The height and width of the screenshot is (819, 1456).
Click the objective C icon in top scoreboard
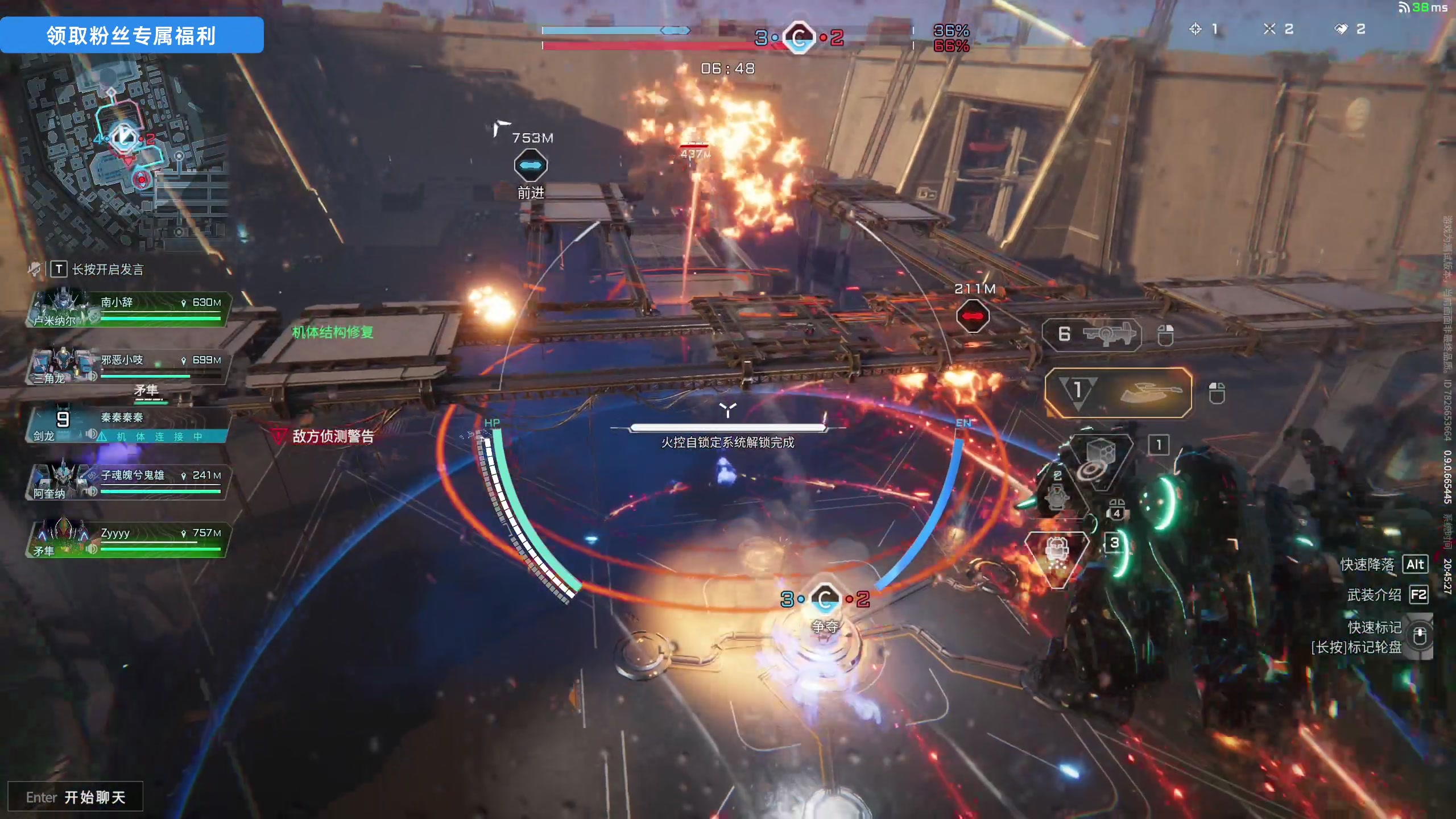tap(799, 38)
